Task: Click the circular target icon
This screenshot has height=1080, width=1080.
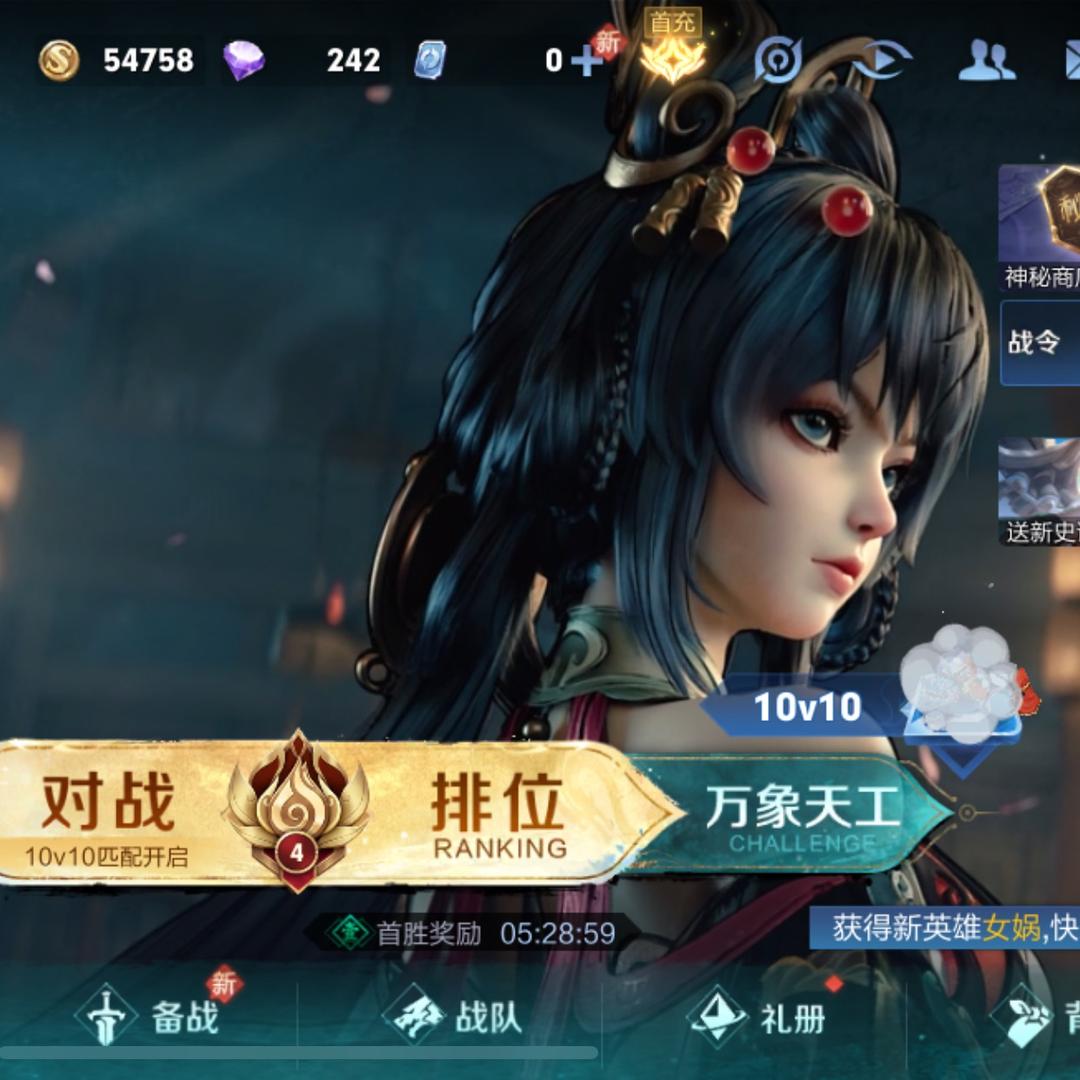Action: pyautogui.click(x=778, y=62)
